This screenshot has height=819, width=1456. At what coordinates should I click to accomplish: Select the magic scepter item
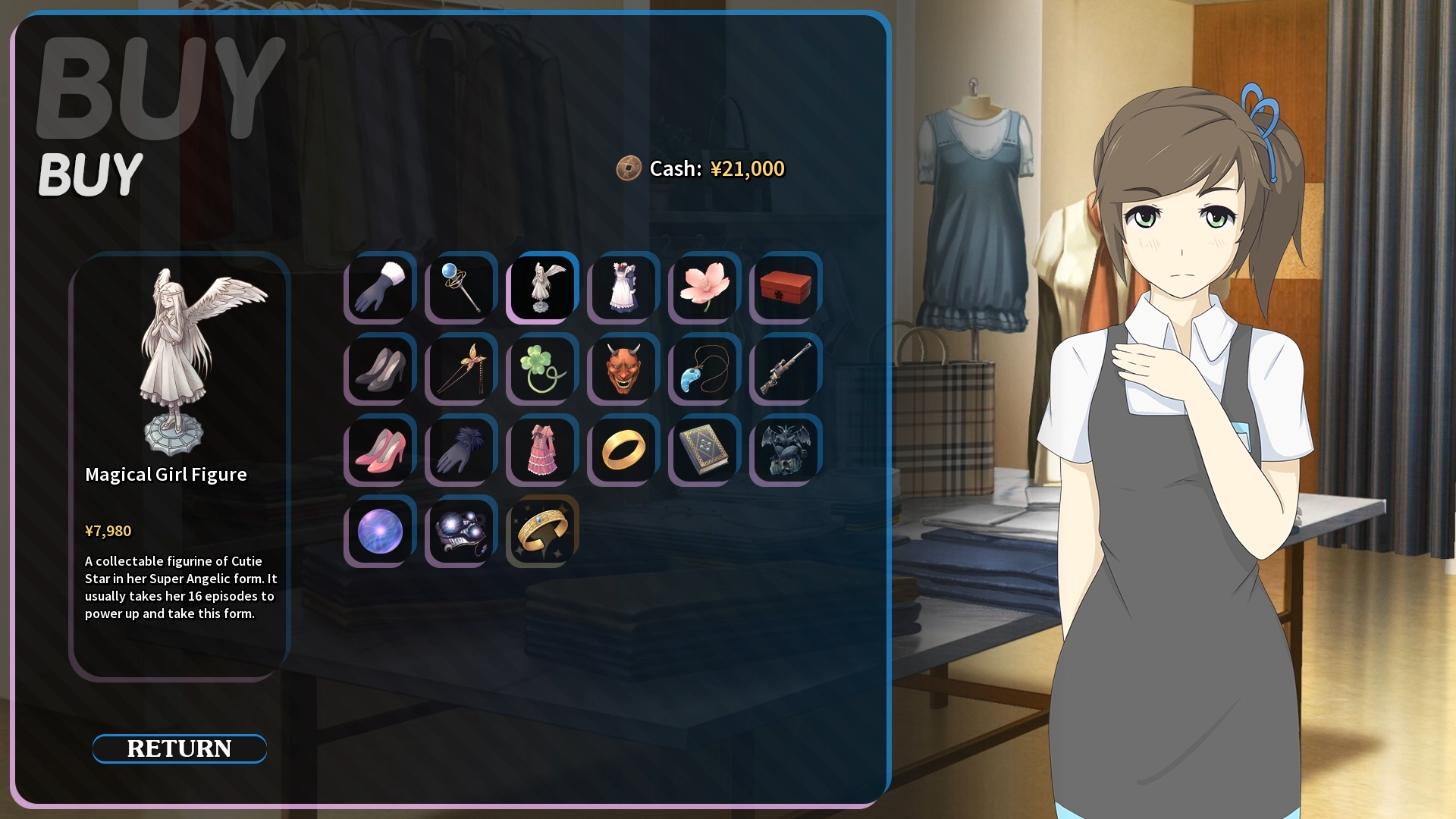point(460,288)
